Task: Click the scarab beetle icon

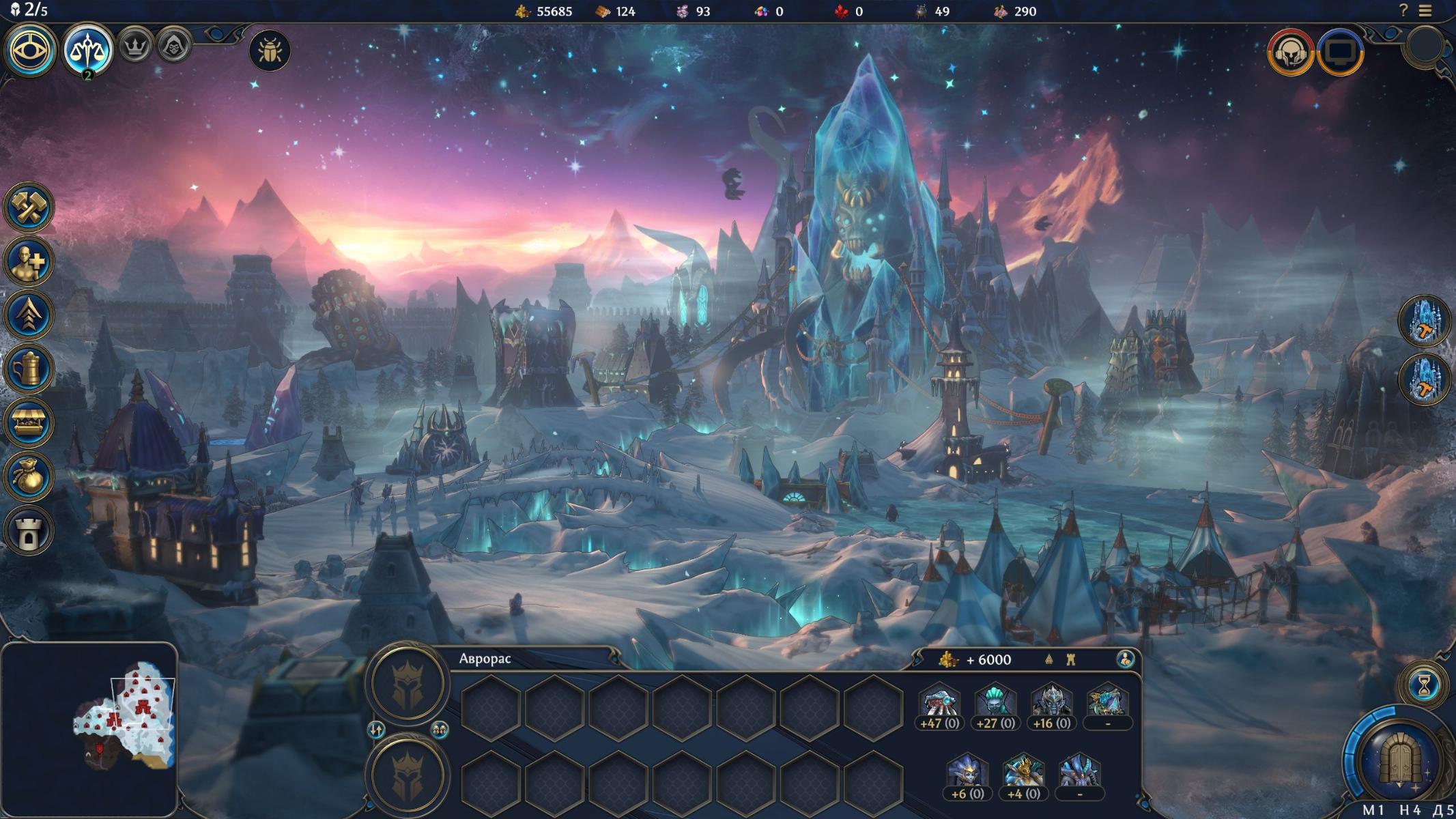Action: click(270, 51)
